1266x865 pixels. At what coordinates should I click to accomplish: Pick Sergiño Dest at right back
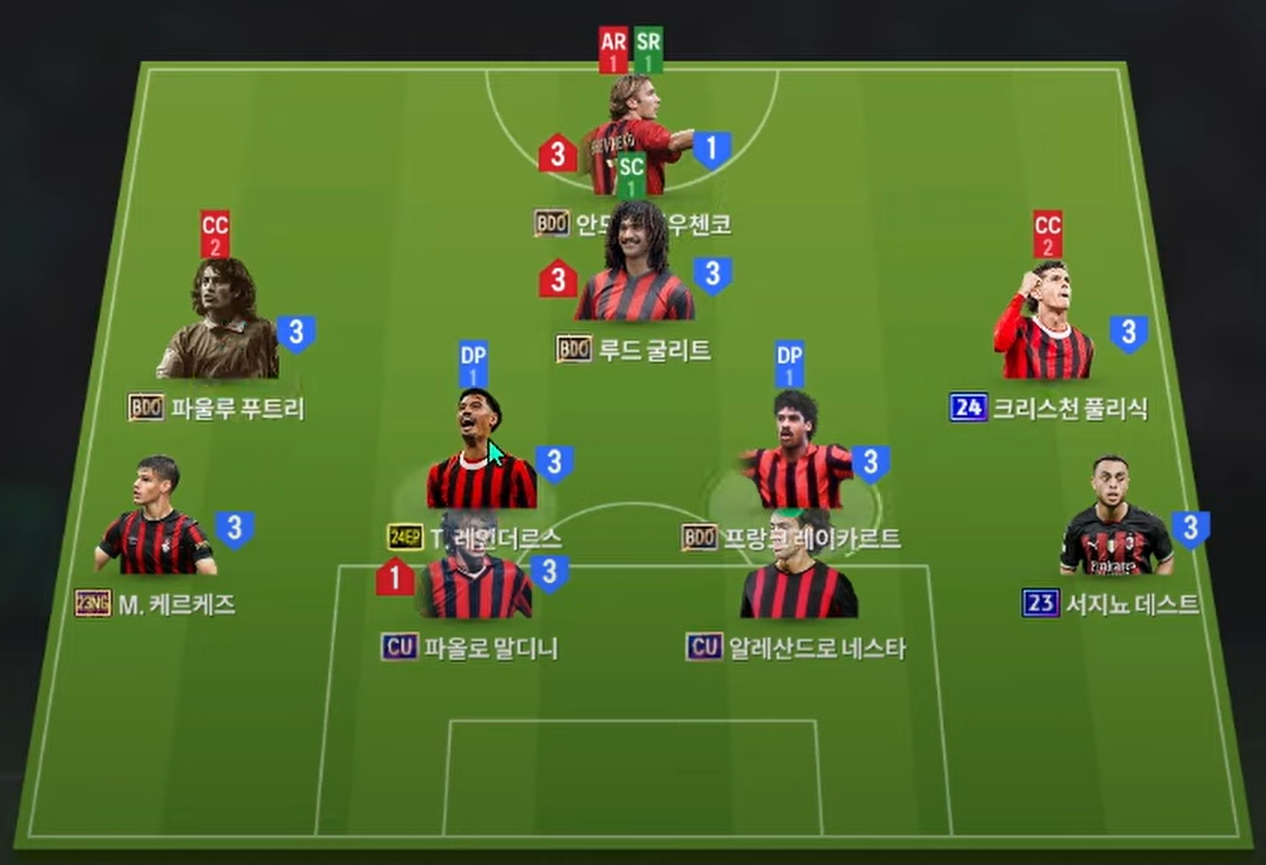[1115, 518]
